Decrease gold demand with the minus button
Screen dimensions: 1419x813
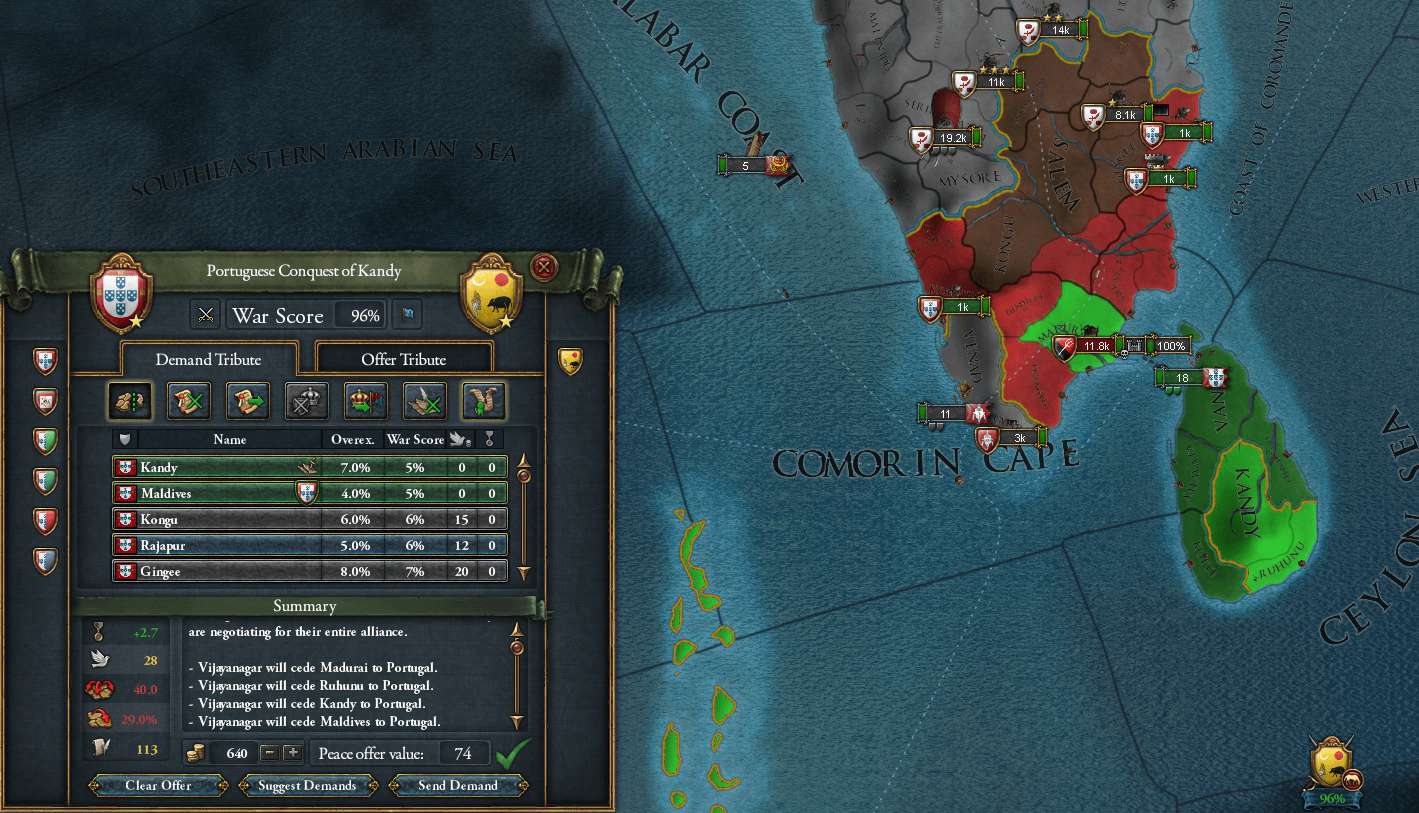(x=269, y=753)
